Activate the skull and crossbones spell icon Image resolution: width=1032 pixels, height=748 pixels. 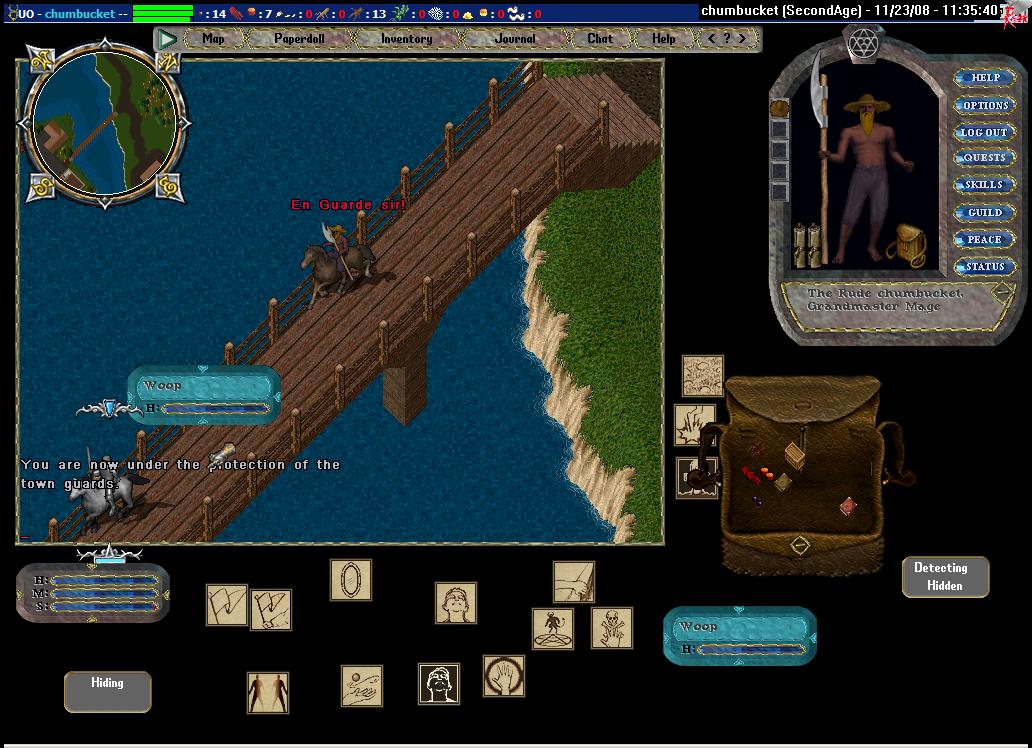click(611, 628)
